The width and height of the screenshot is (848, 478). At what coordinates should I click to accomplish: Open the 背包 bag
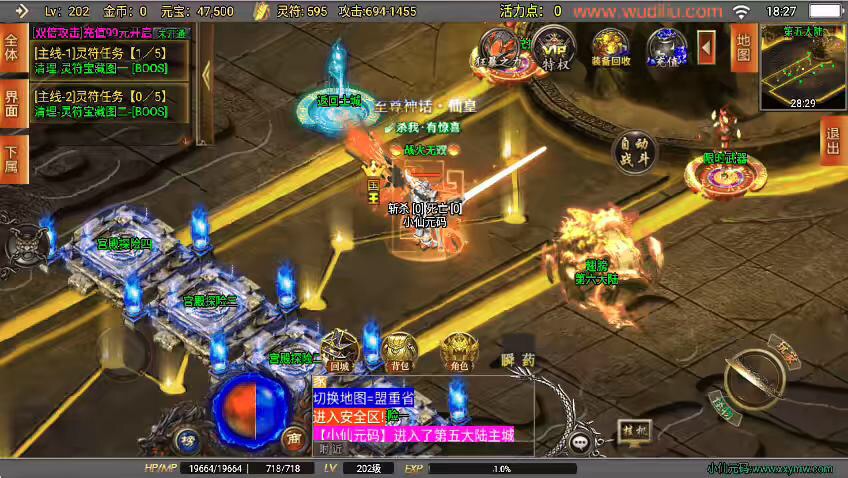point(400,349)
